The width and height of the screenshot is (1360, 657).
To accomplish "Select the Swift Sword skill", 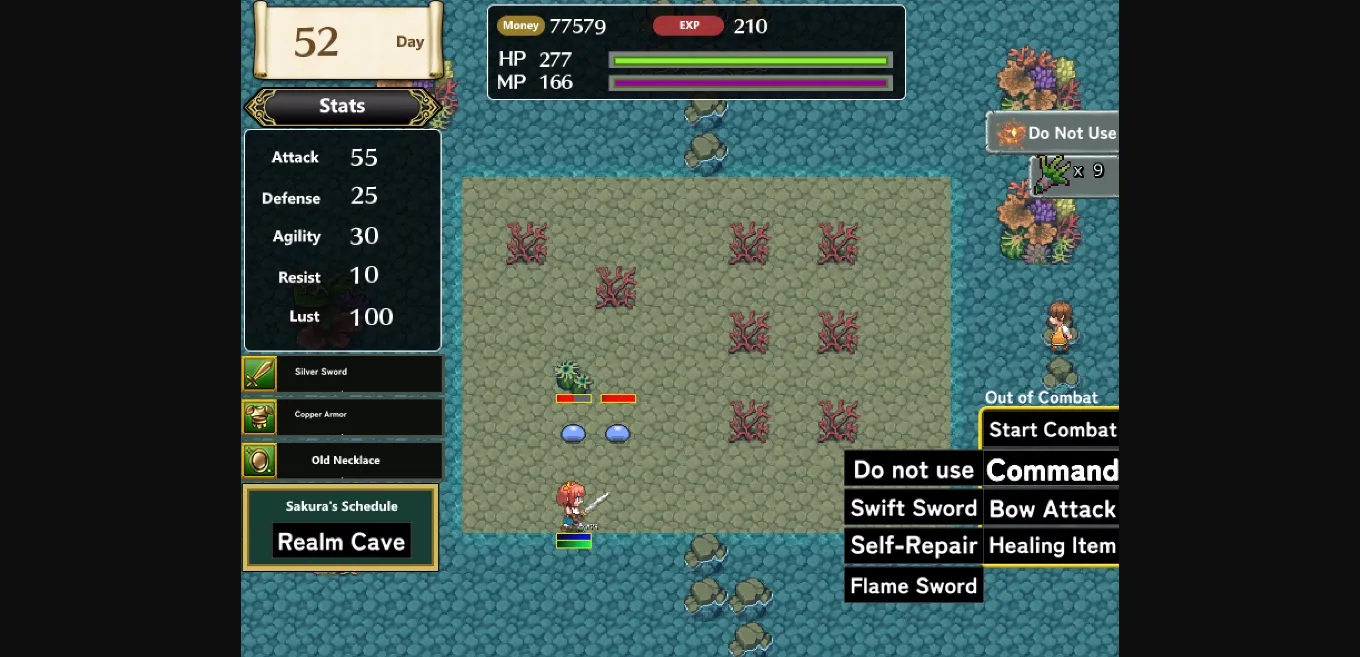I will (913, 508).
